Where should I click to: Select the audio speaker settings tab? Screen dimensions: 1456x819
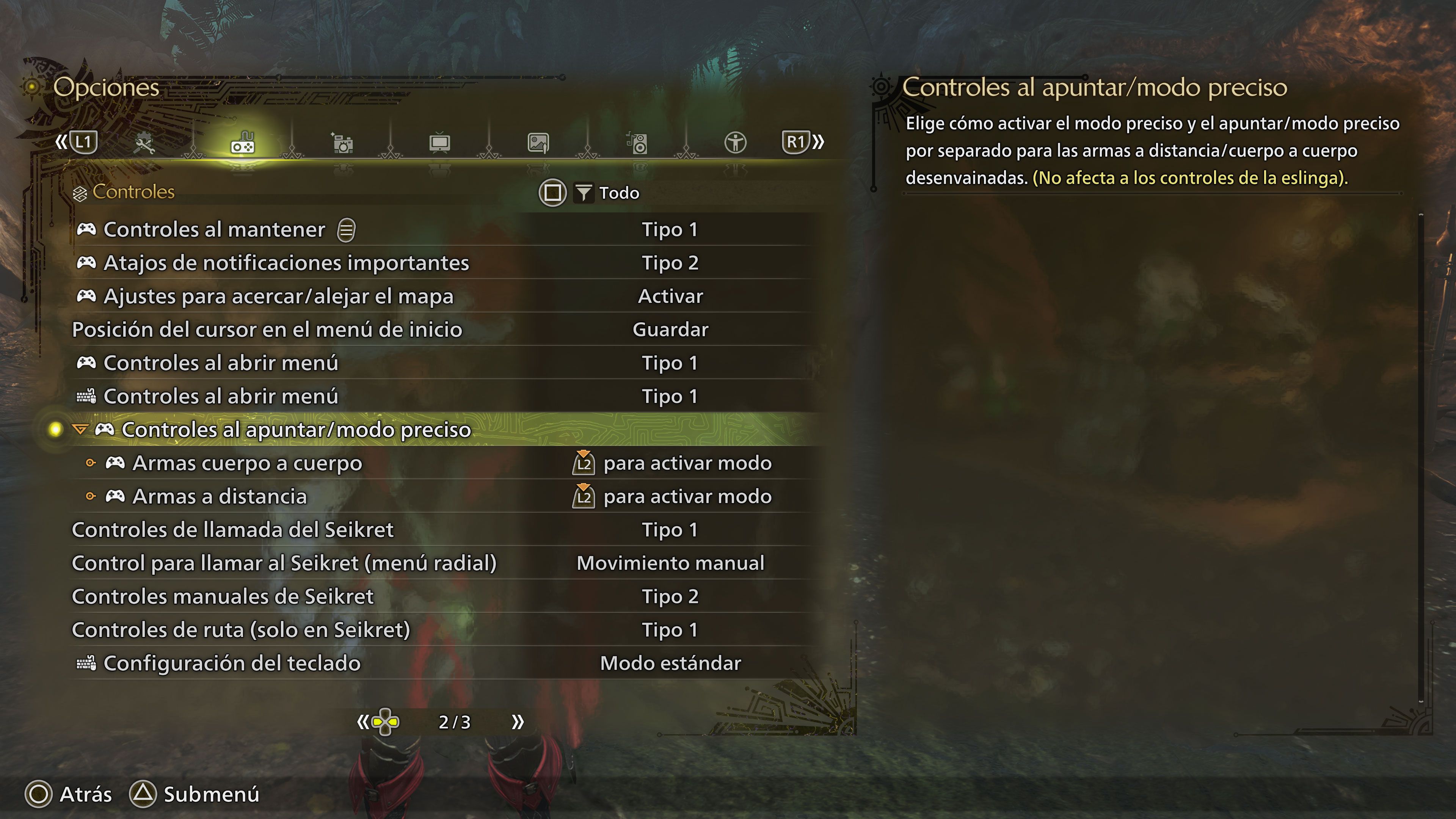point(637,143)
